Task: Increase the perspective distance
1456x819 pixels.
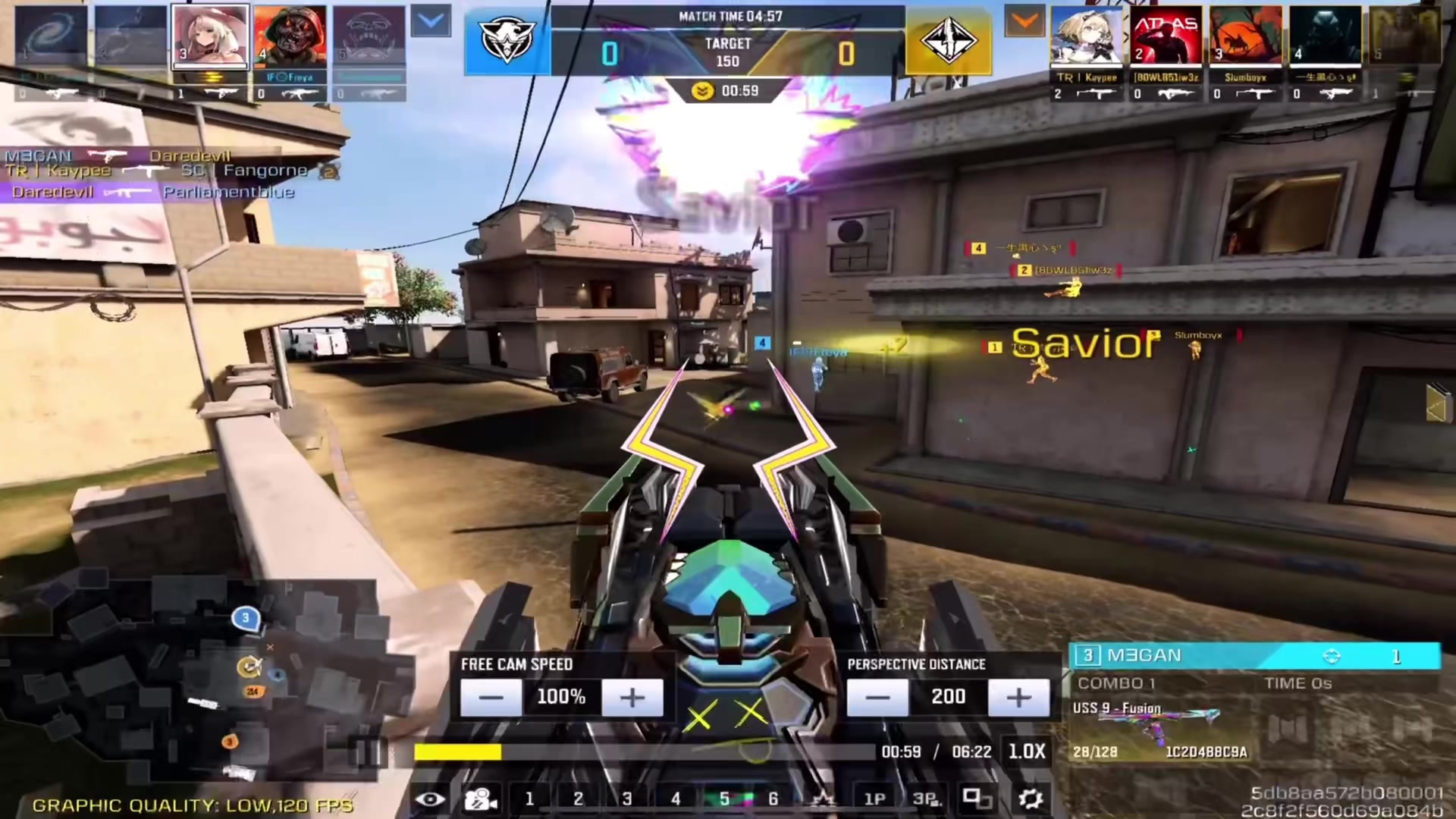Action: (x=1018, y=697)
